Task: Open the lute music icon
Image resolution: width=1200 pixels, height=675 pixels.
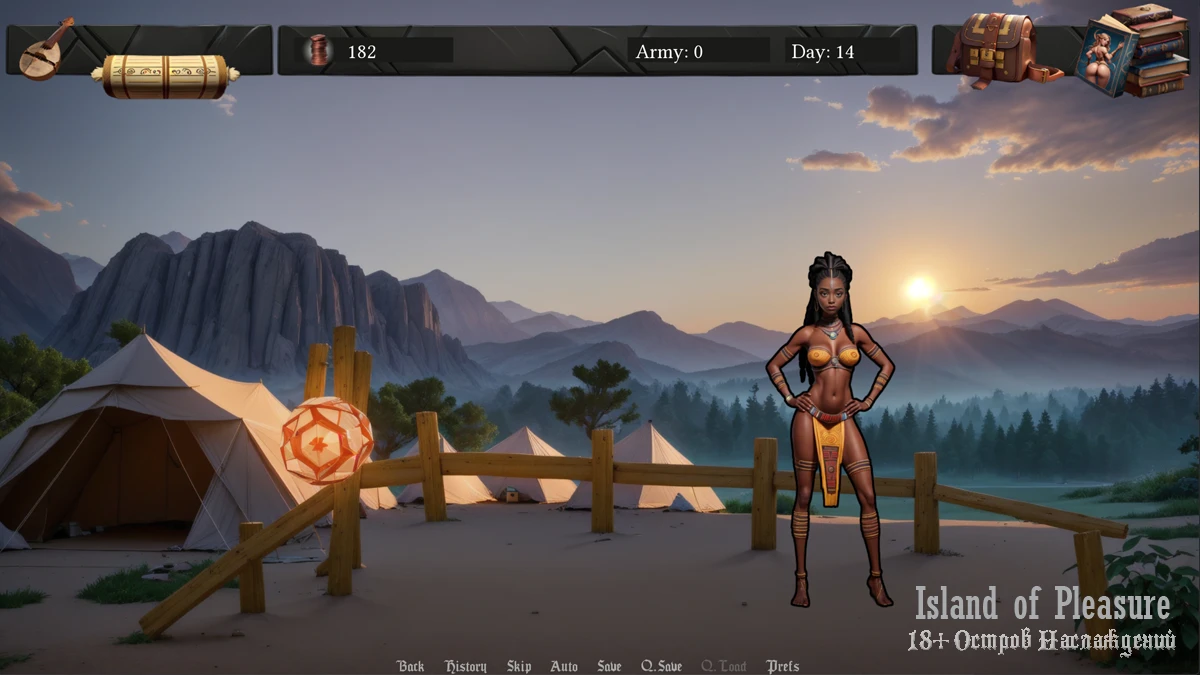Action: pos(45,49)
